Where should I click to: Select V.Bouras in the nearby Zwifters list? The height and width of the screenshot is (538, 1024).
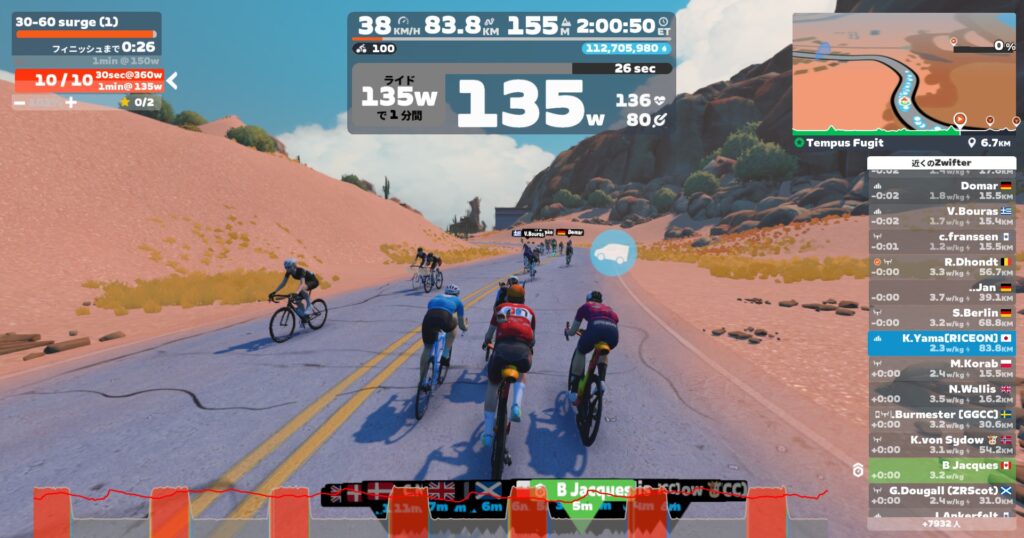pyautogui.click(x=941, y=215)
